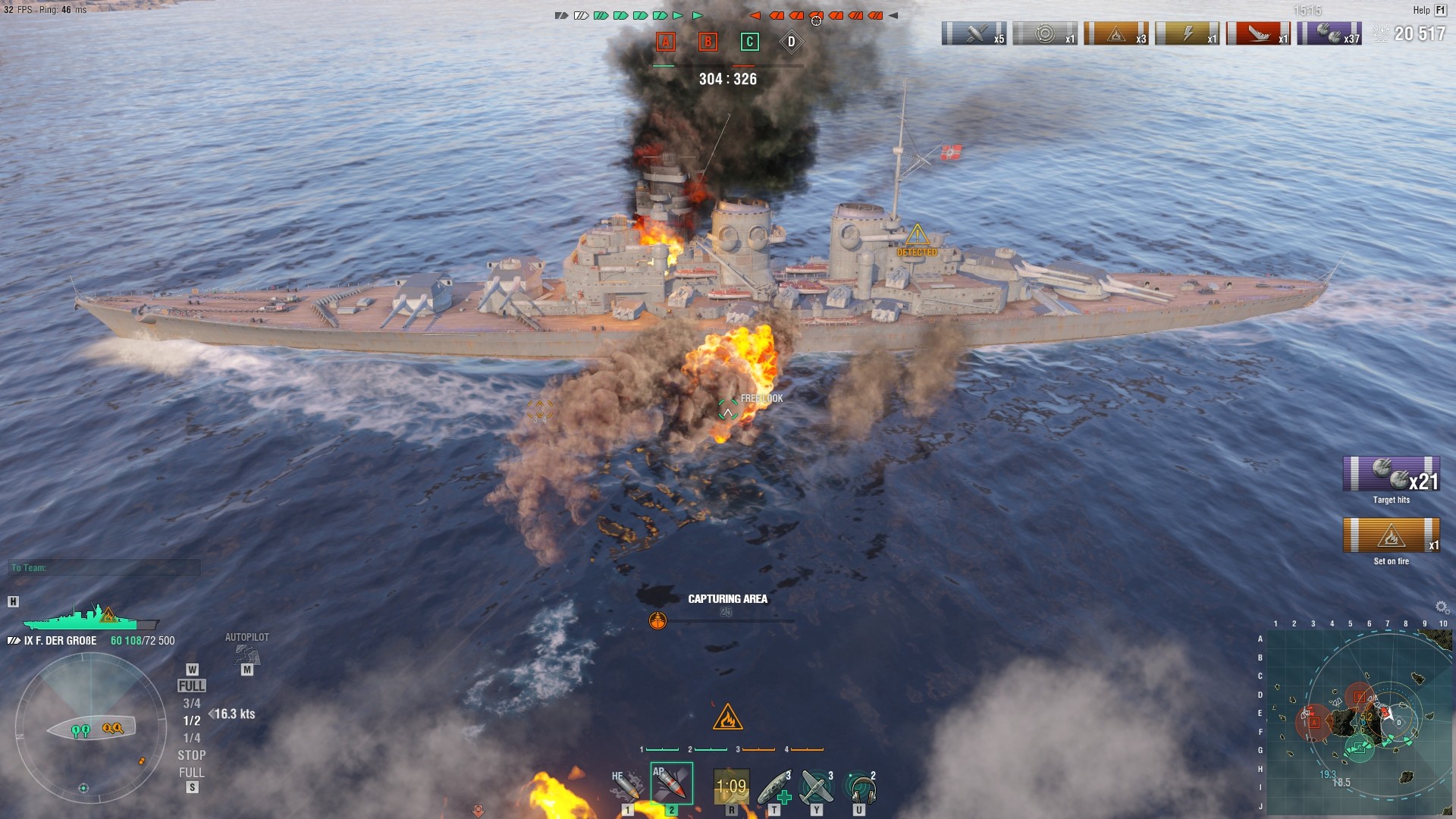Screen dimensions: 1456x819
Task: Open capture point D indicator
Action: point(792,42)
